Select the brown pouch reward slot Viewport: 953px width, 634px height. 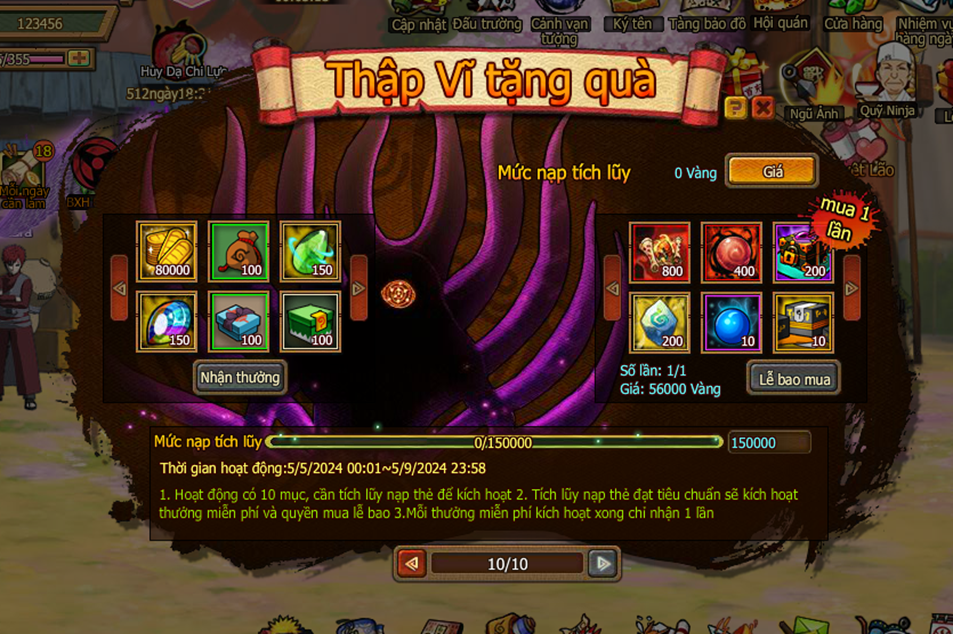[x=239, y=250]
